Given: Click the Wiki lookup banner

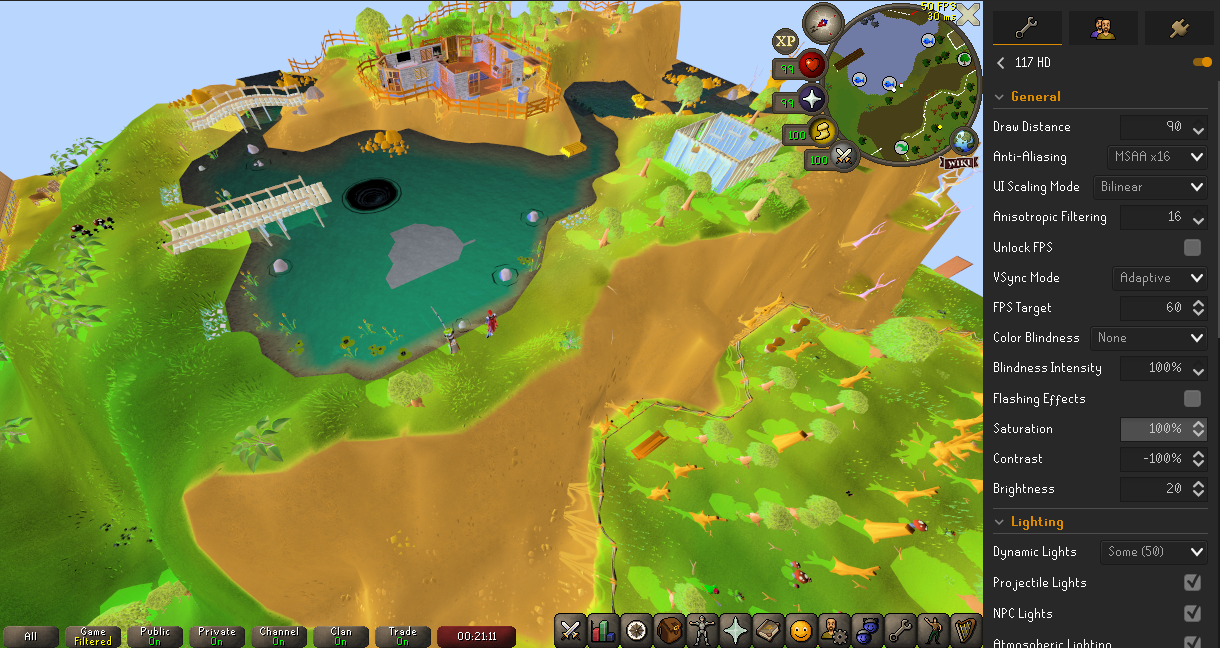Looking at the screenshot, I should pos(957,162).
